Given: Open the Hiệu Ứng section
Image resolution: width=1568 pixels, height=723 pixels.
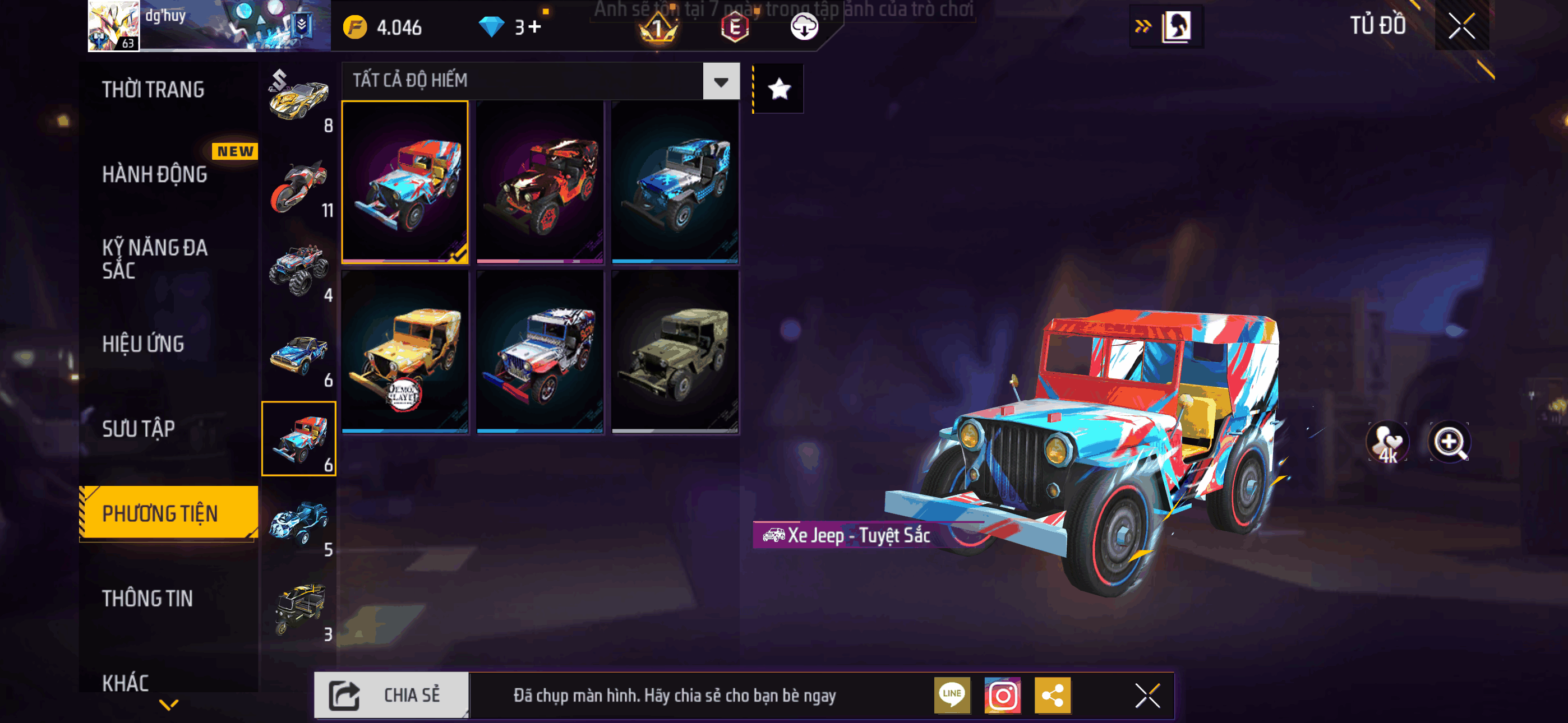Looking at the screenshot, I should [143, 345].
